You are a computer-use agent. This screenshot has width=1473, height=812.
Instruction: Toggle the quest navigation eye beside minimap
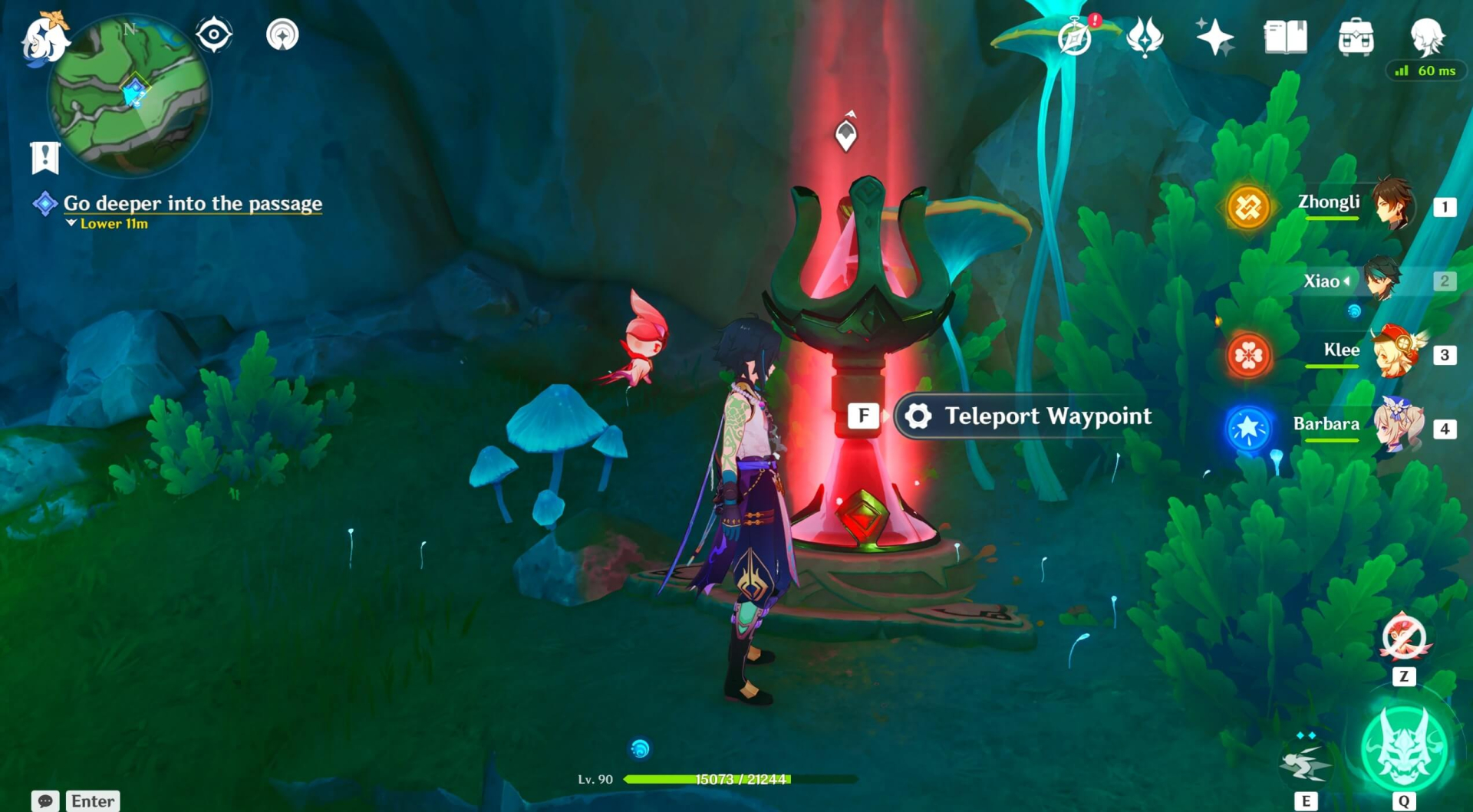pos(213,34)
